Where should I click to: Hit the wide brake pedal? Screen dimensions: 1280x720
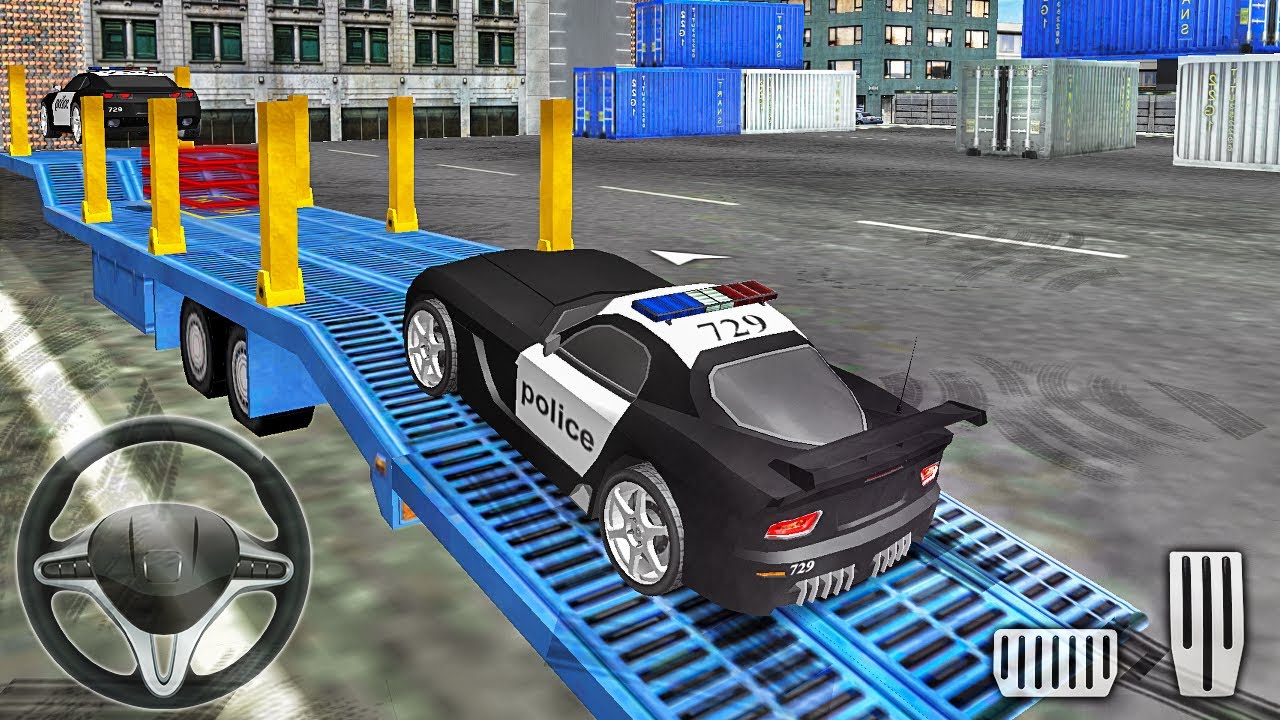(1055, 663)
